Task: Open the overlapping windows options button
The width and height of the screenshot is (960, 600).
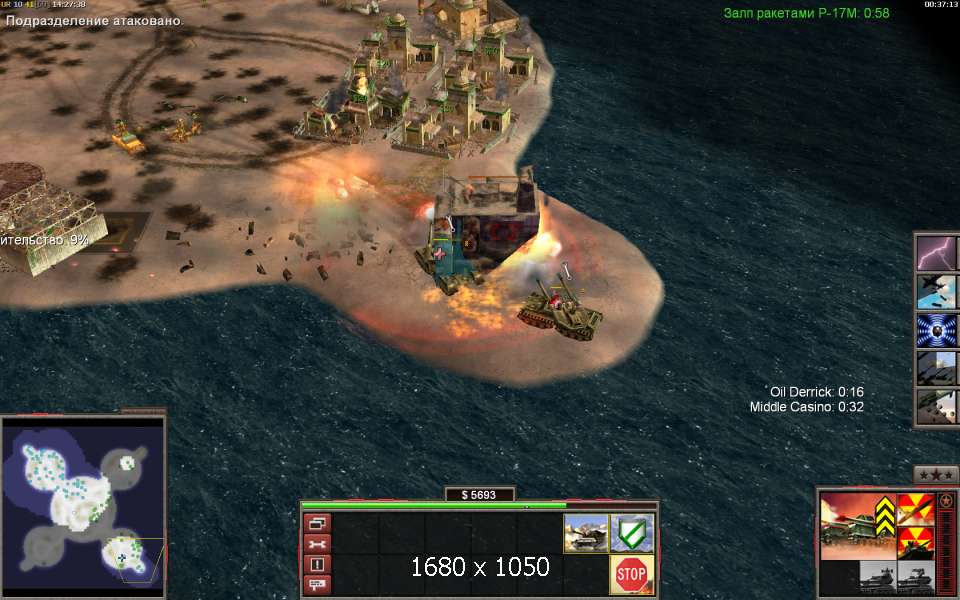Action: [x=317, y=523]
